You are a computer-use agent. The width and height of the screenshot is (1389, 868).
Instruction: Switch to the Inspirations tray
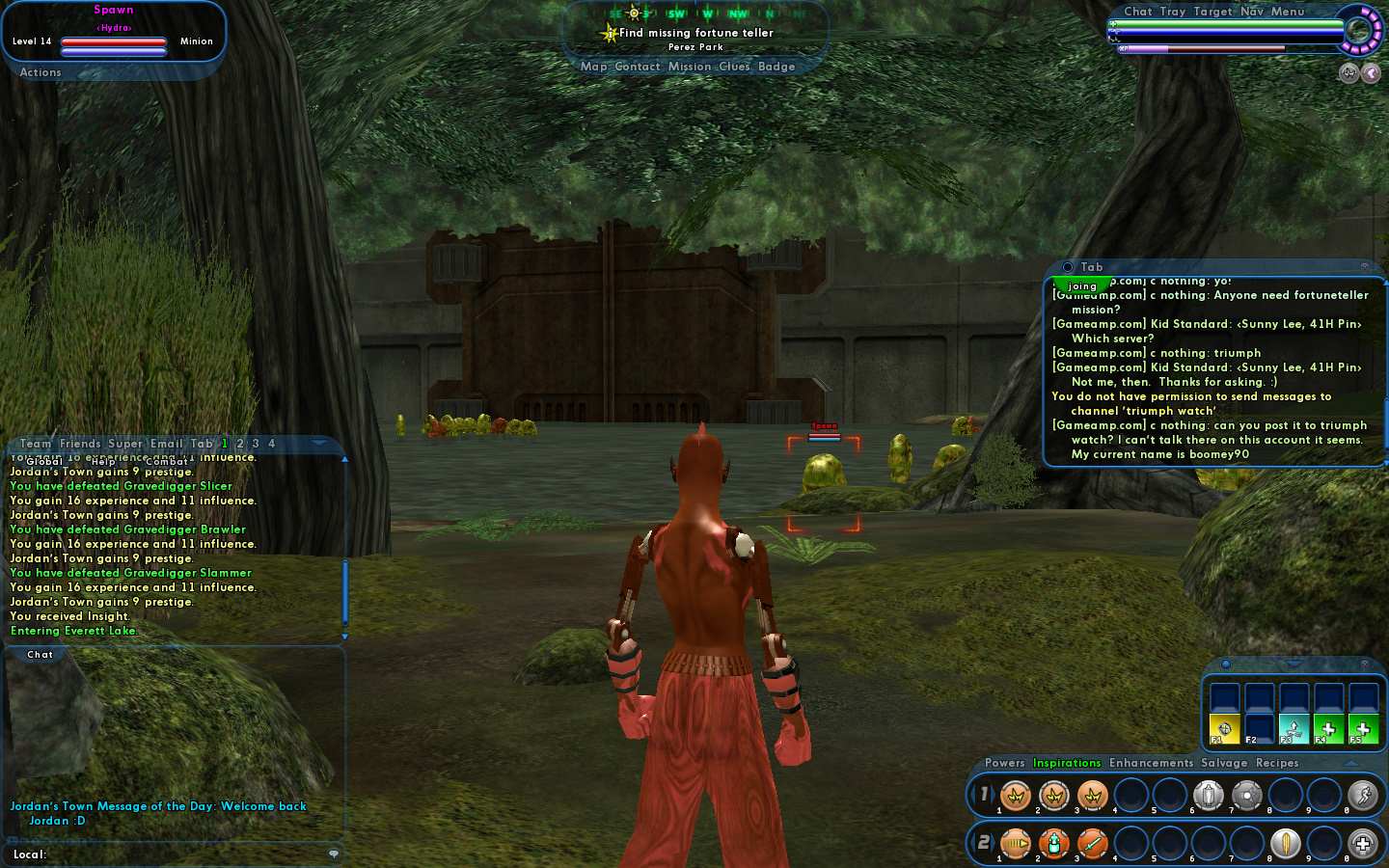(1067, 763)
